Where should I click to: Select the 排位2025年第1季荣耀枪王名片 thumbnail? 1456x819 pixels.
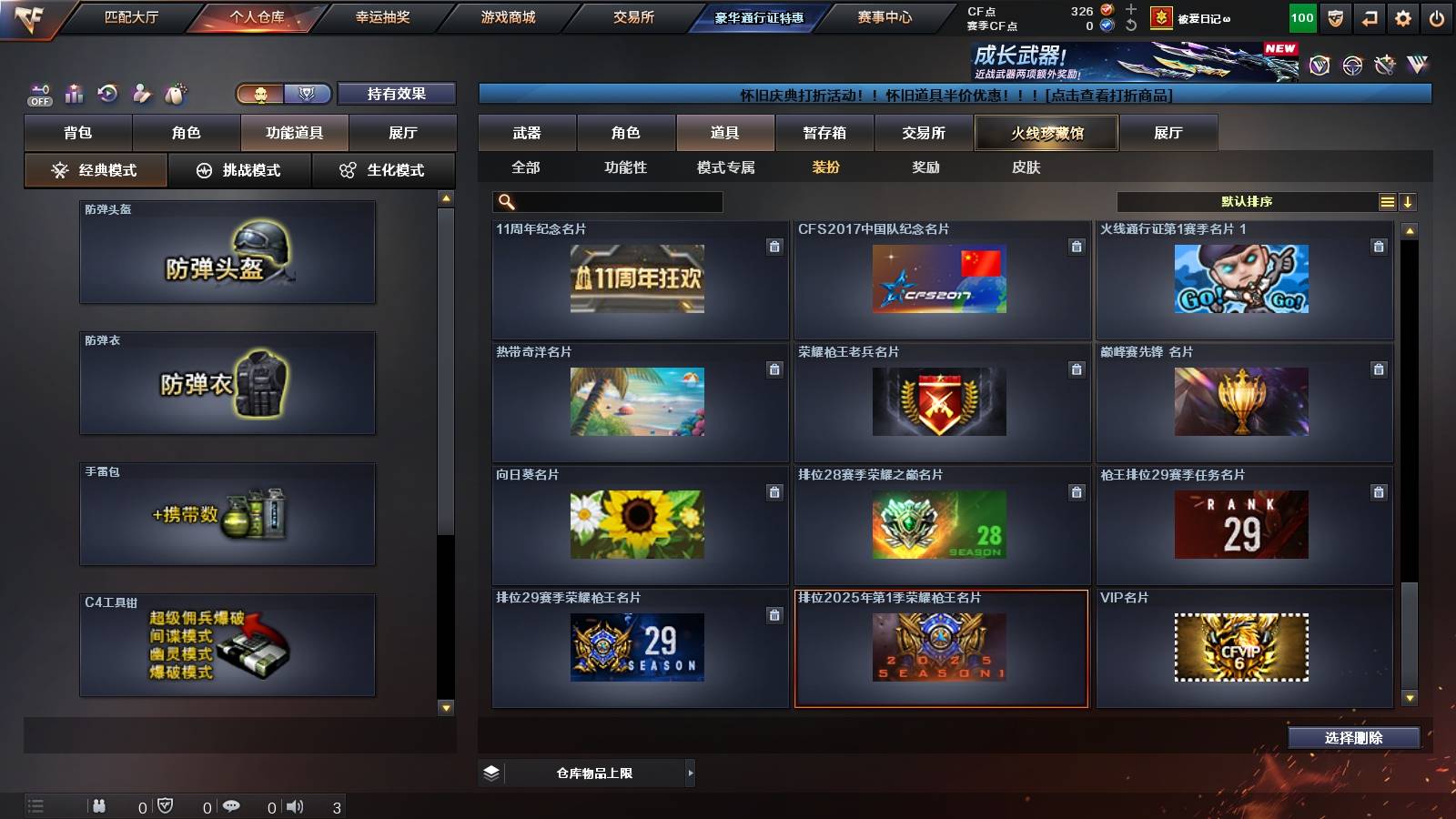942,648
